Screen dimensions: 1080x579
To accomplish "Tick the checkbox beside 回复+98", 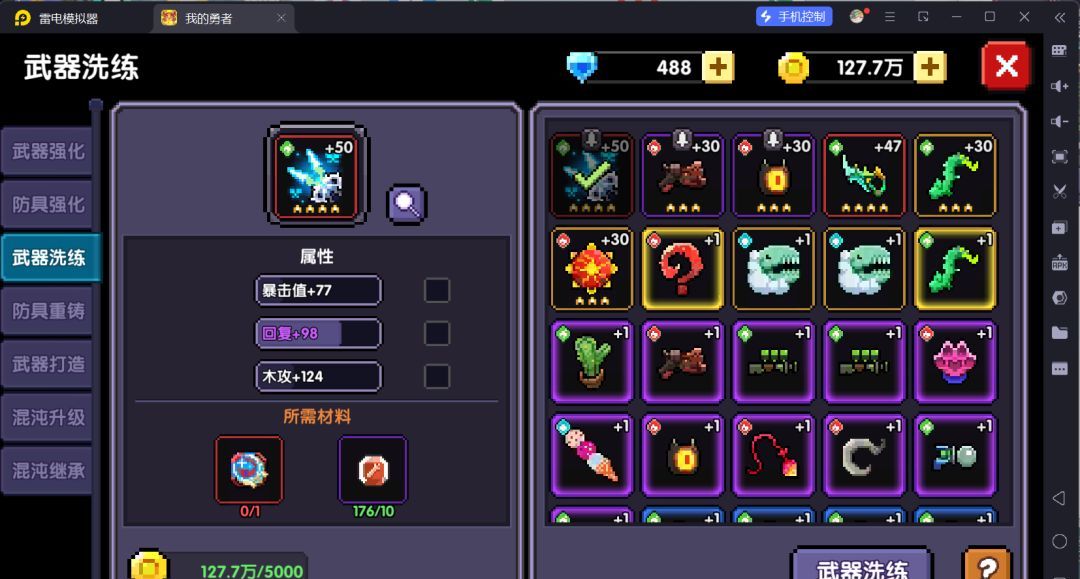I will (437, 333).
